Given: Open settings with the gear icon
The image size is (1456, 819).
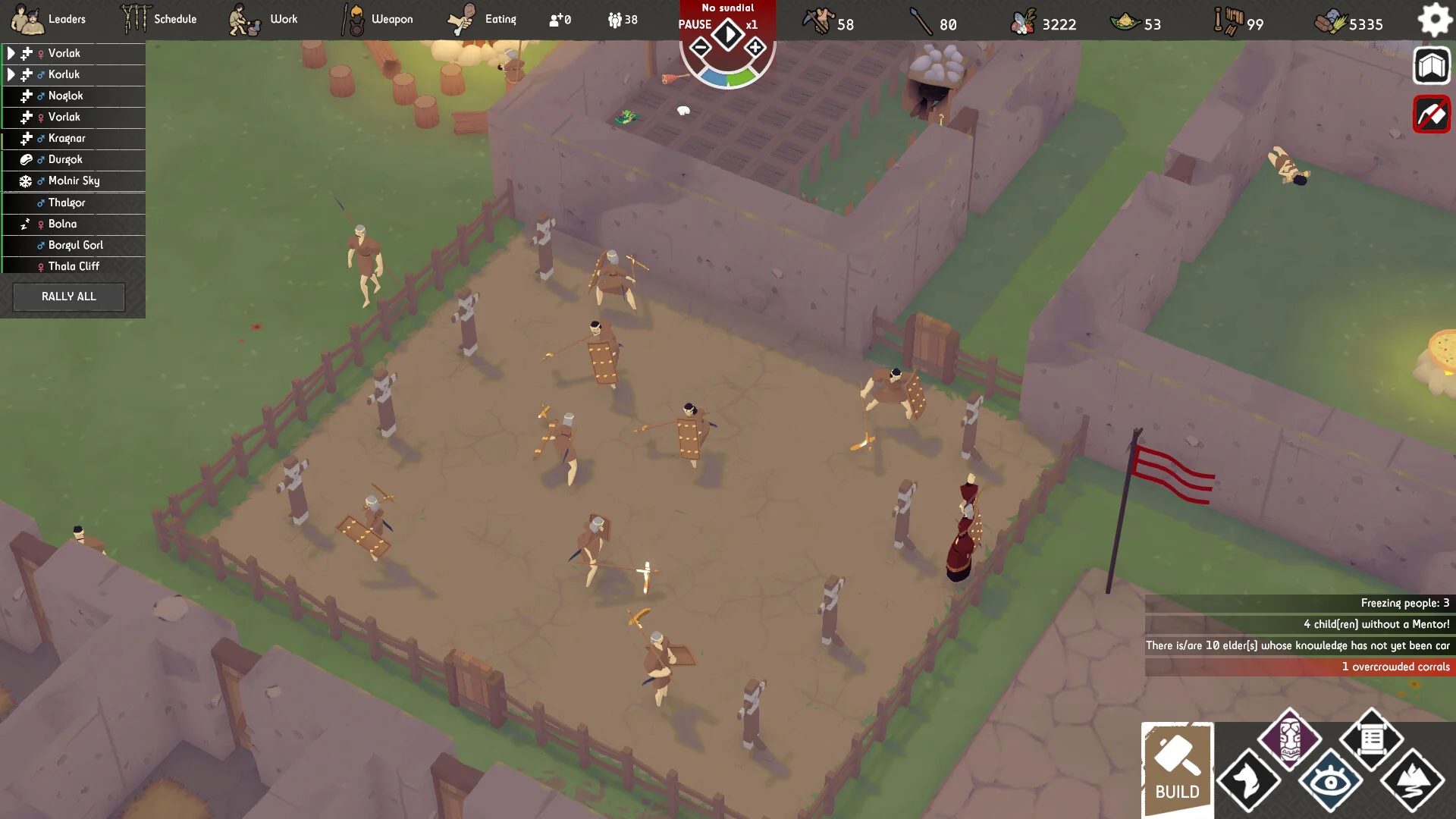Looking at the screenshot, I should tap(1434, 20).
